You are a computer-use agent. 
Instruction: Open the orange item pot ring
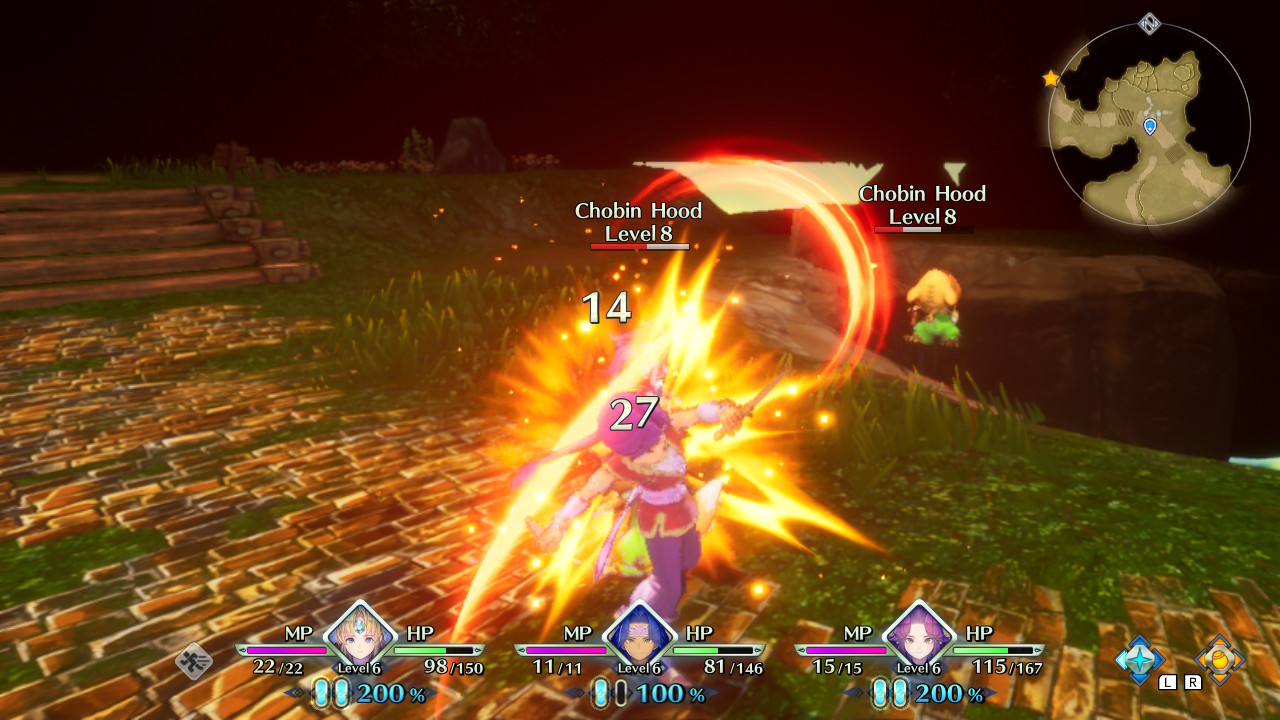pos(1219,659)
